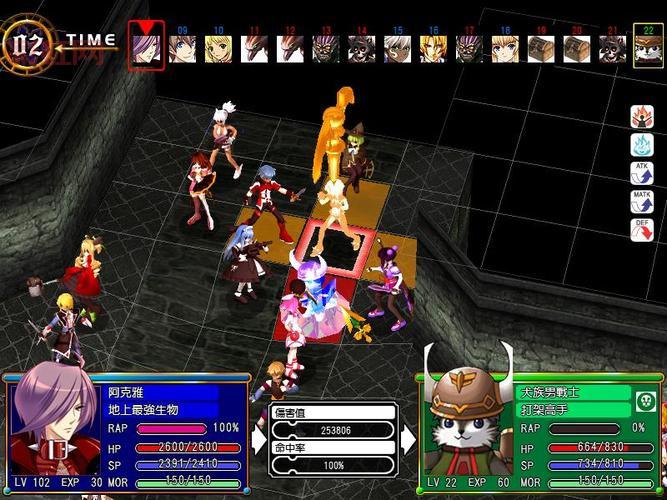667x500 pixels.
Task: View the MATK up buff icon
Action: coord(642,201)
